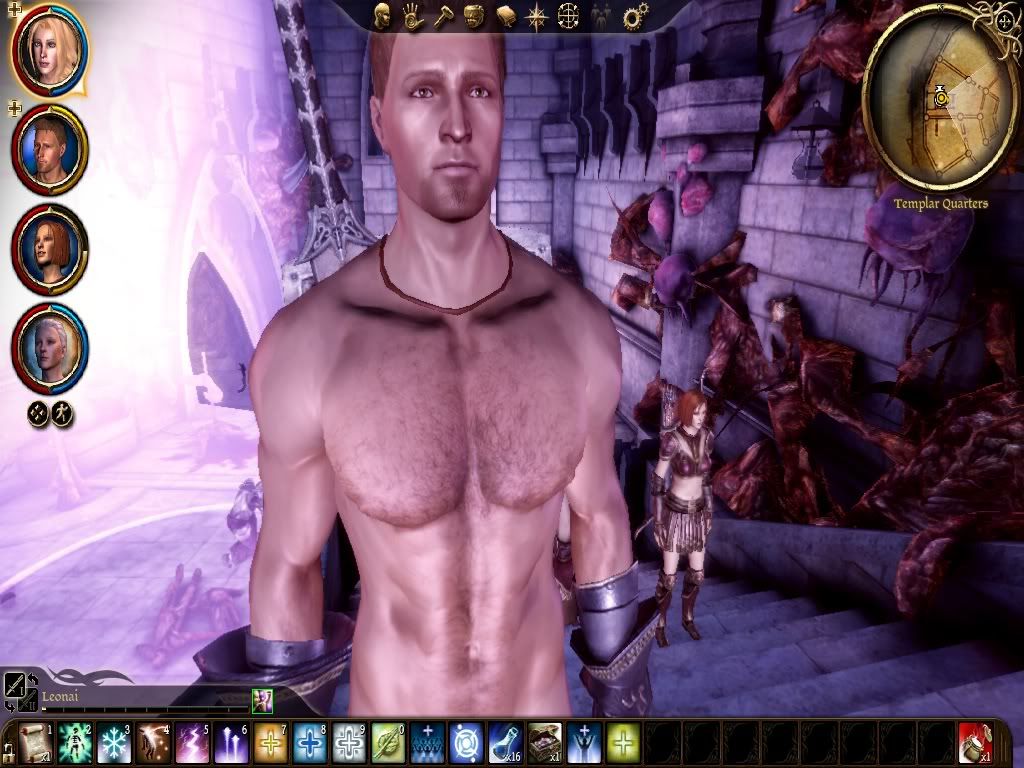Screen dimensions: 1024x768
Task: Open the skills hammer icon
Action: coord(444,16)
